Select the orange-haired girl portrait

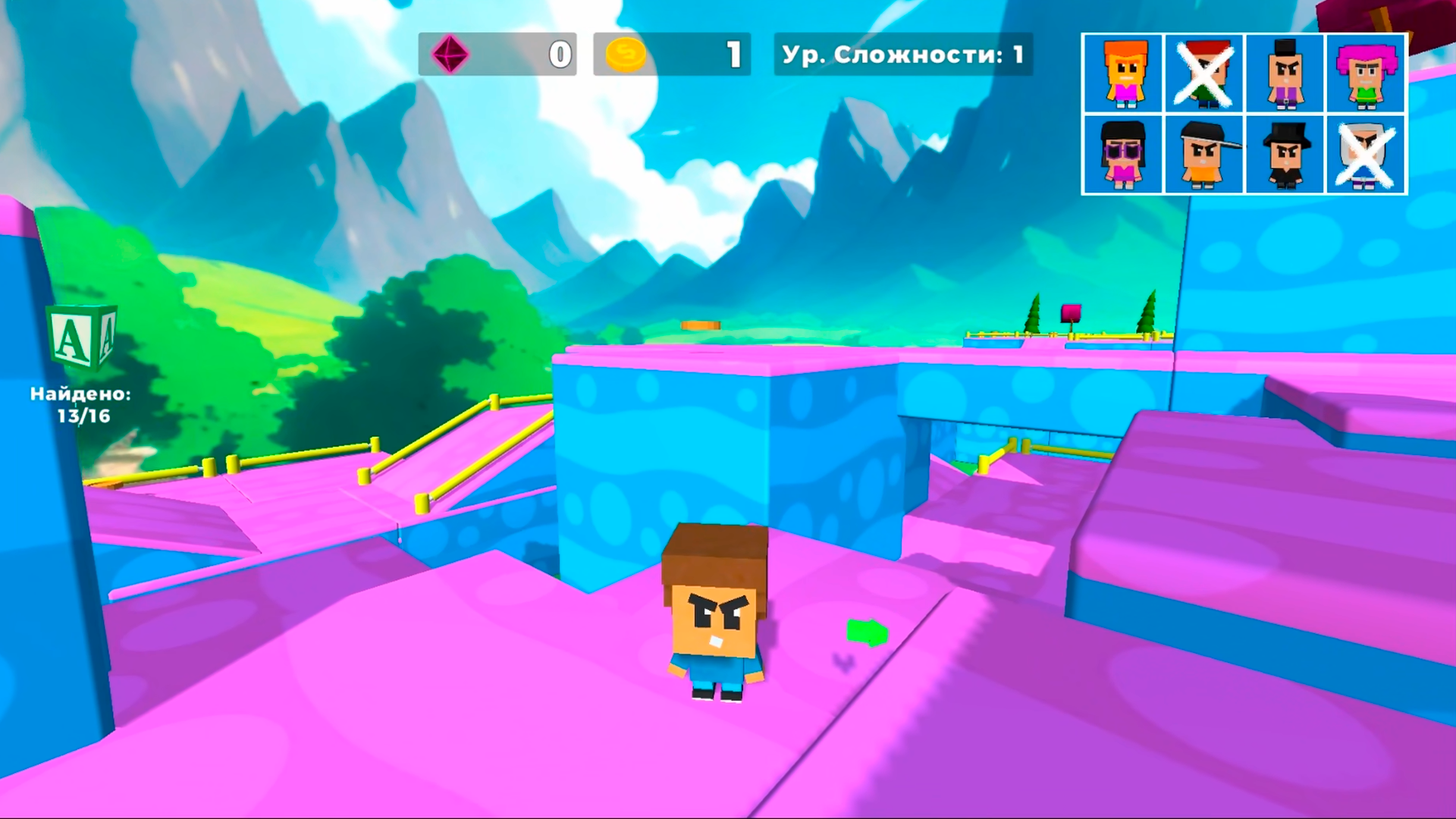click(x=1123, y=74)
